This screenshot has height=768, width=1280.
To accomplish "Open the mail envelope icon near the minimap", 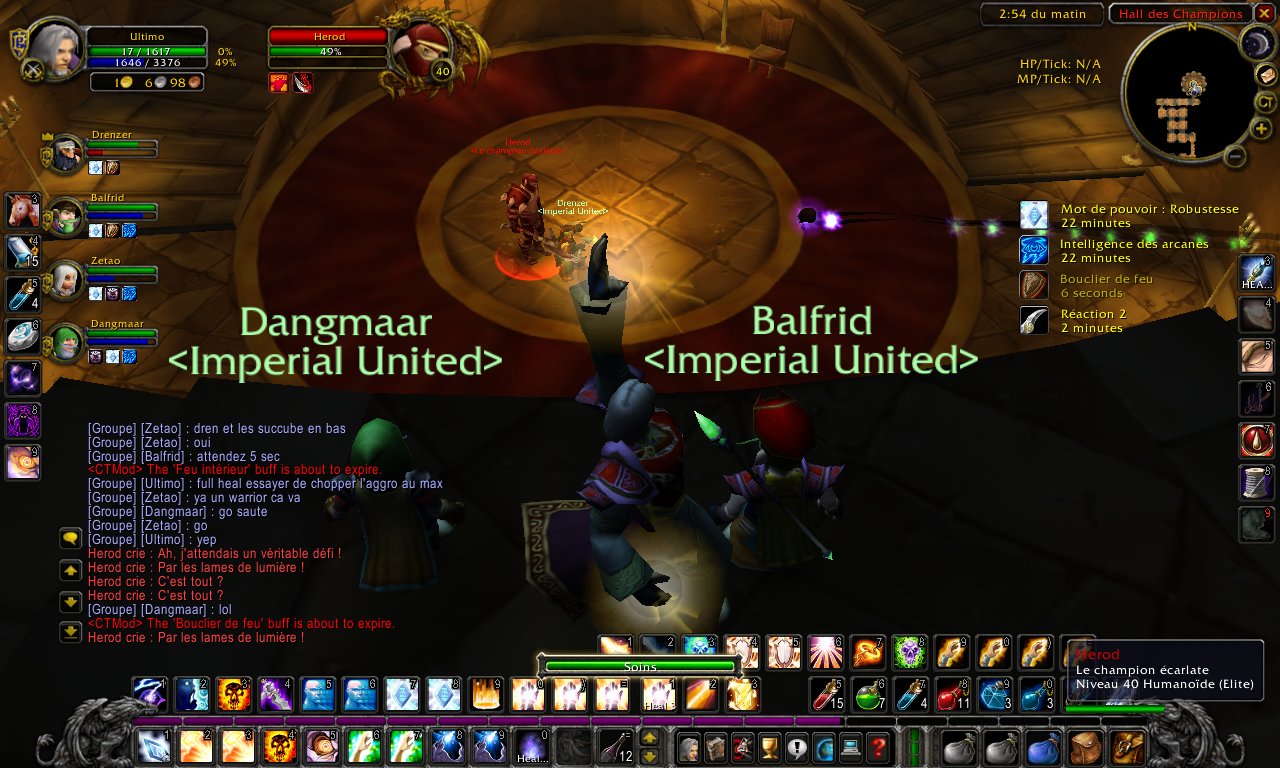I will tap(1266, 74).
